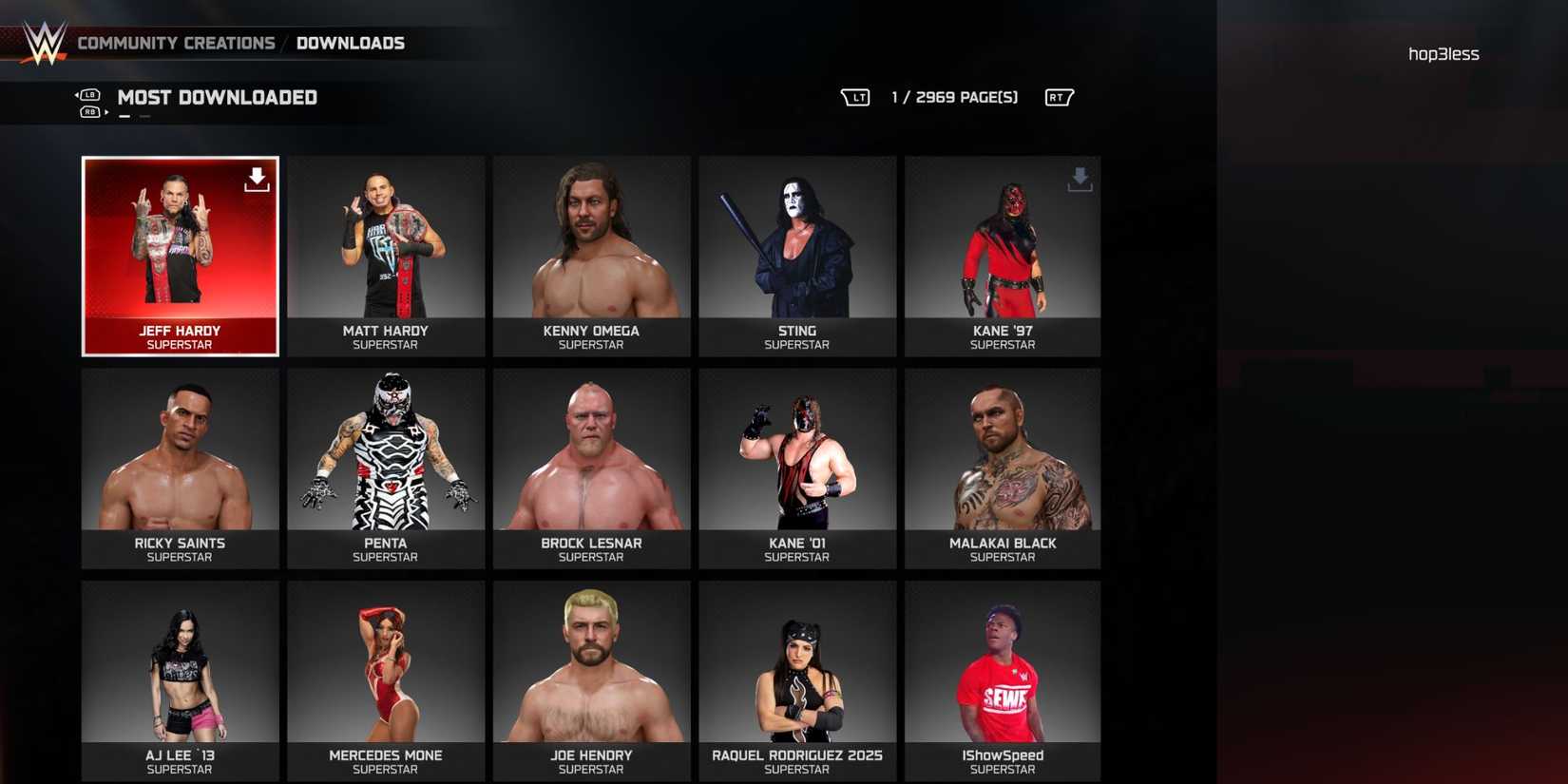Open the Kenny Omega superstar tile

click(591, 257)
